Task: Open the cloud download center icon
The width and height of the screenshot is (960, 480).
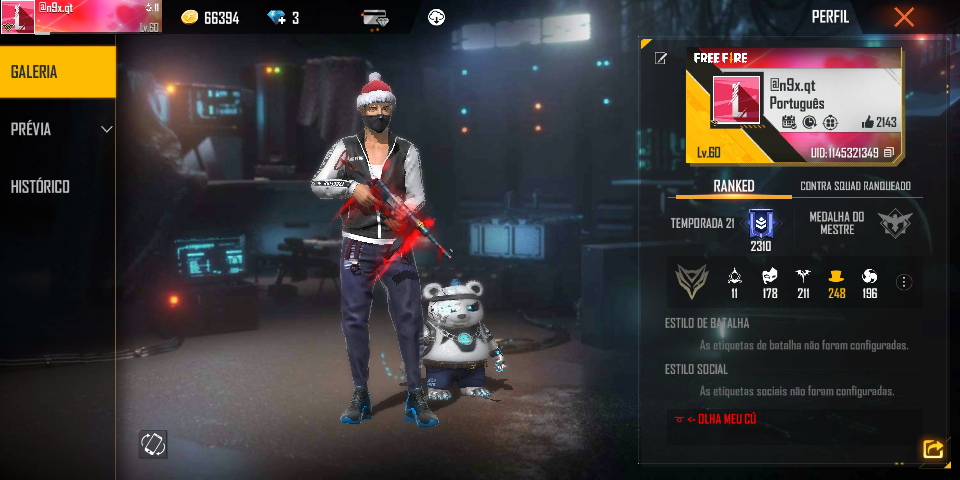Action: [x=436, y=17]
